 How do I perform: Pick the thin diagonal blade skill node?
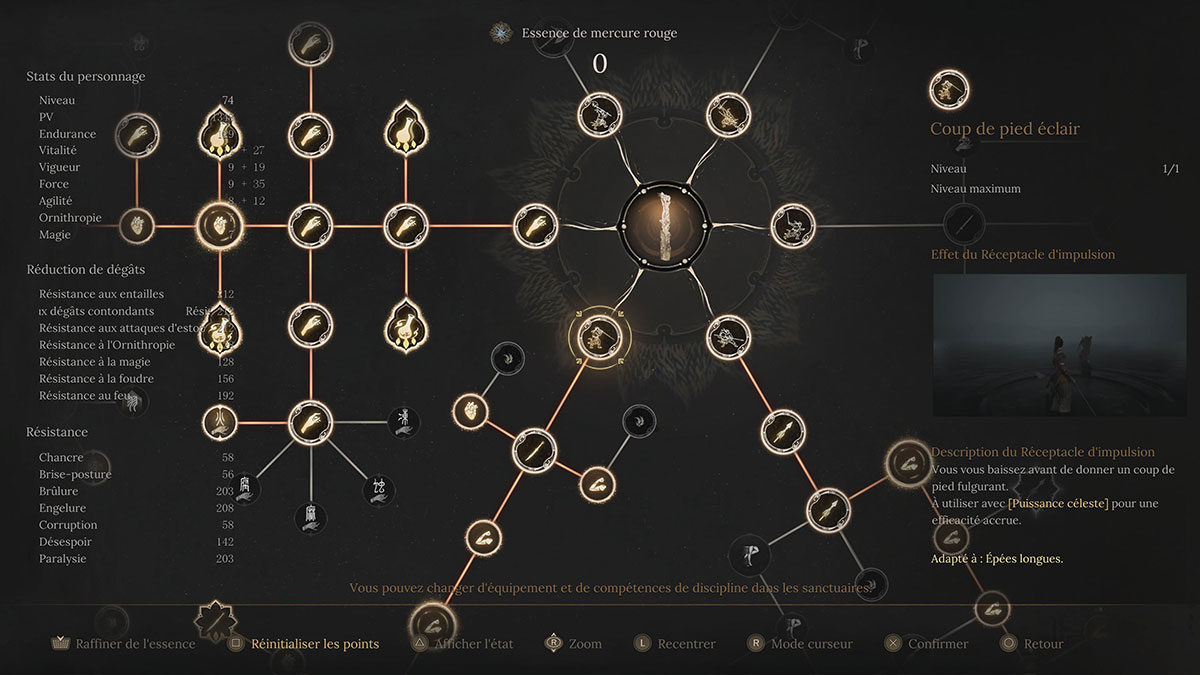tap(535, 448)
